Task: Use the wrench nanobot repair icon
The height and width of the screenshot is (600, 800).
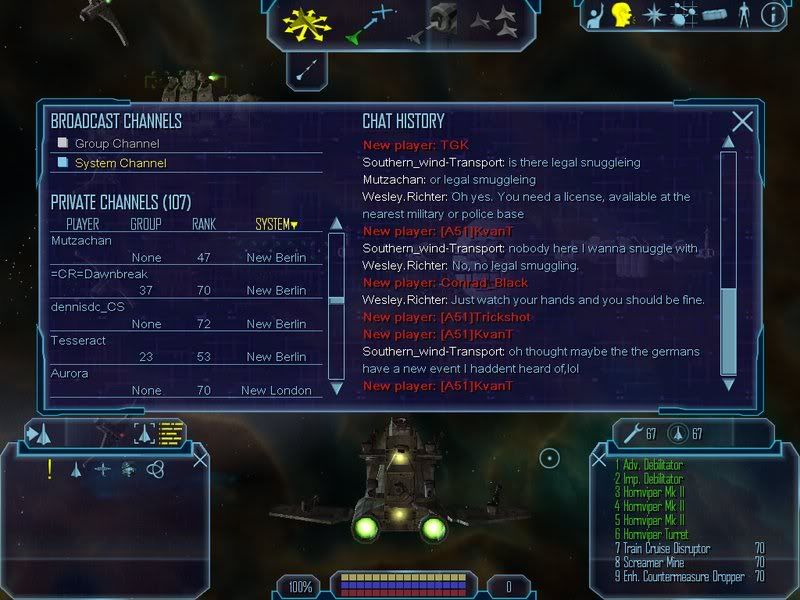Action: point(632,433)
